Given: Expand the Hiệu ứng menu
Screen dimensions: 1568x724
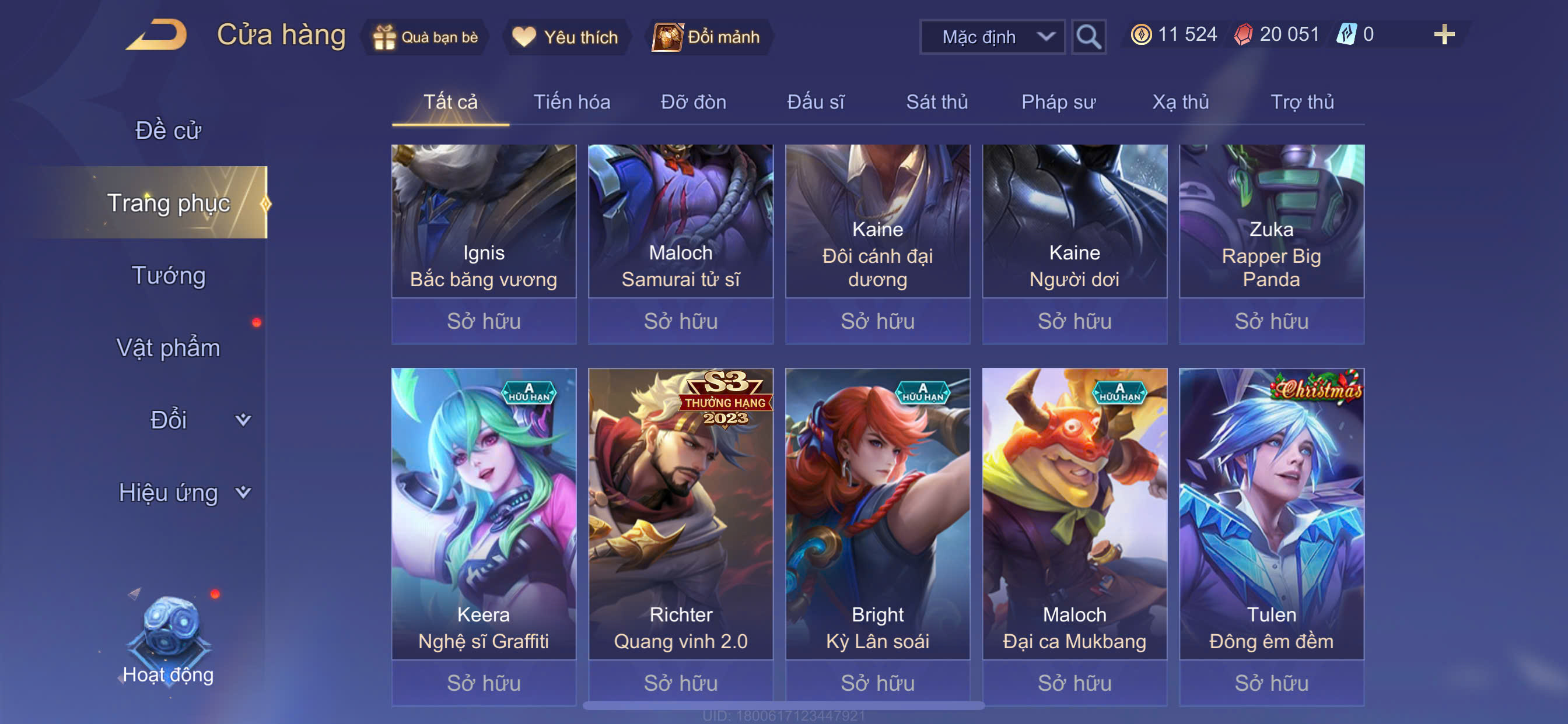Looking at the screenshot, I should 183,492.
